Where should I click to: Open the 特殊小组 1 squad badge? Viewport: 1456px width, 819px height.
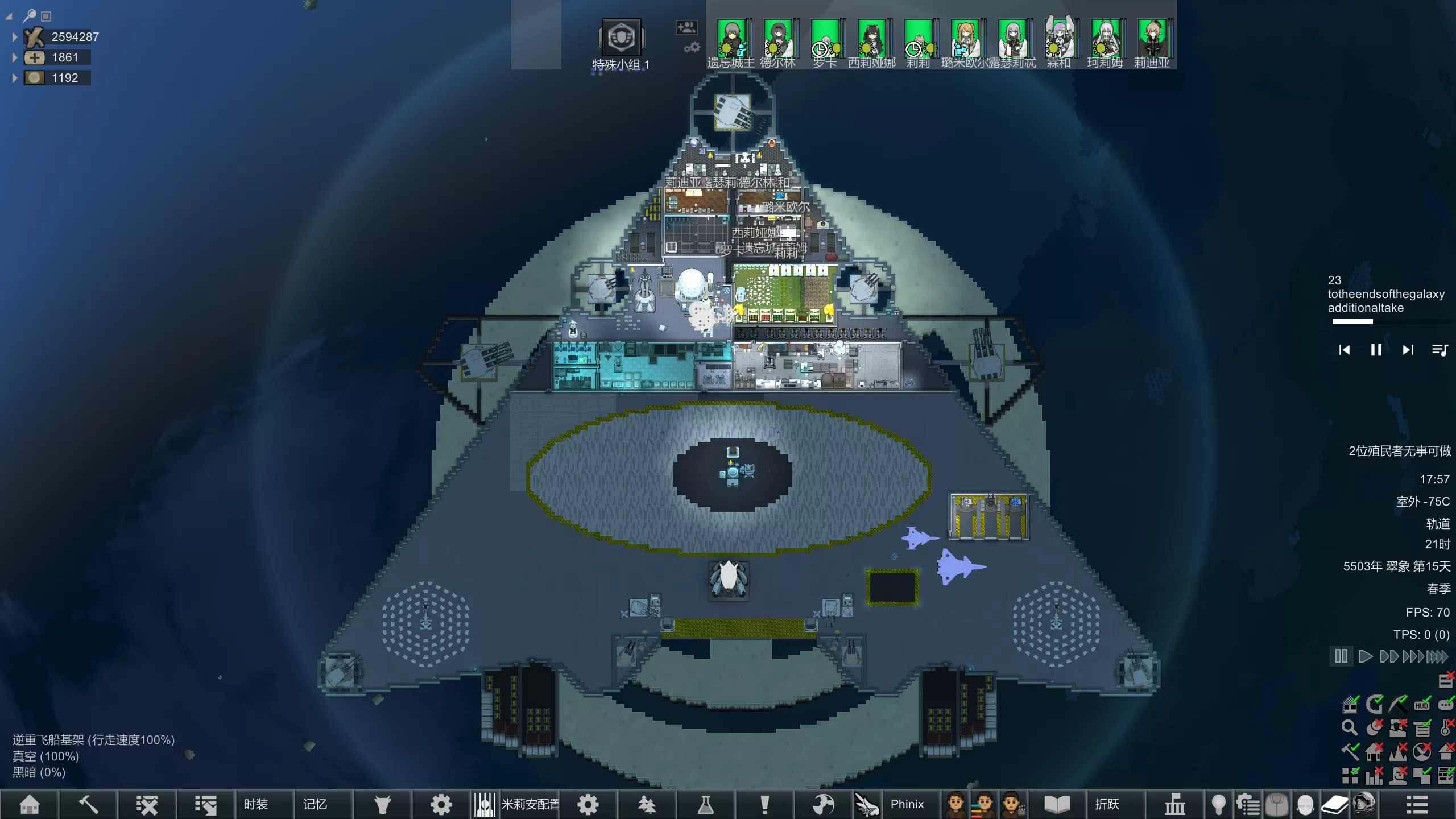tap(621, 39)
